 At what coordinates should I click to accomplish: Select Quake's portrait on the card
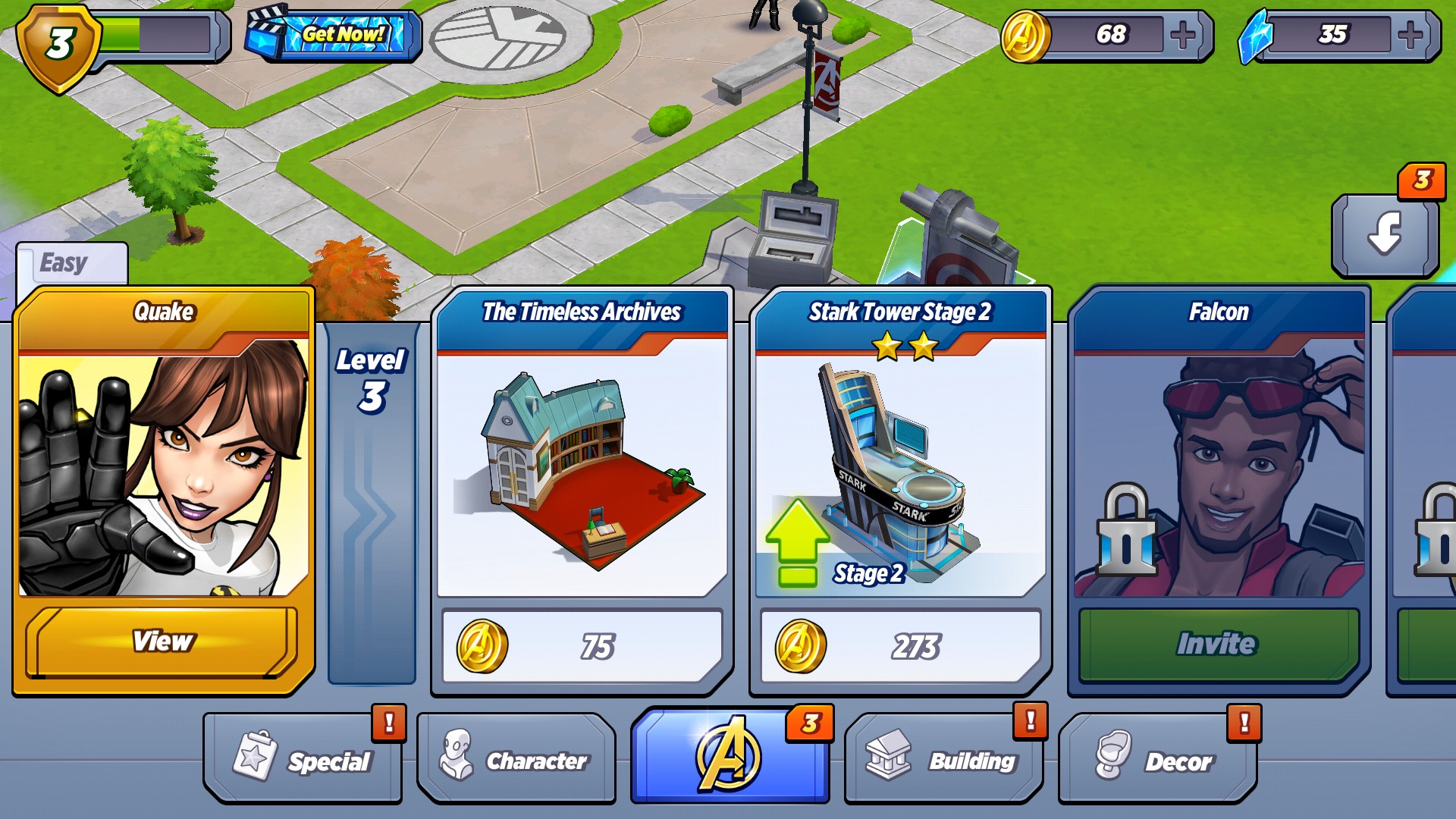click(163, 472)
